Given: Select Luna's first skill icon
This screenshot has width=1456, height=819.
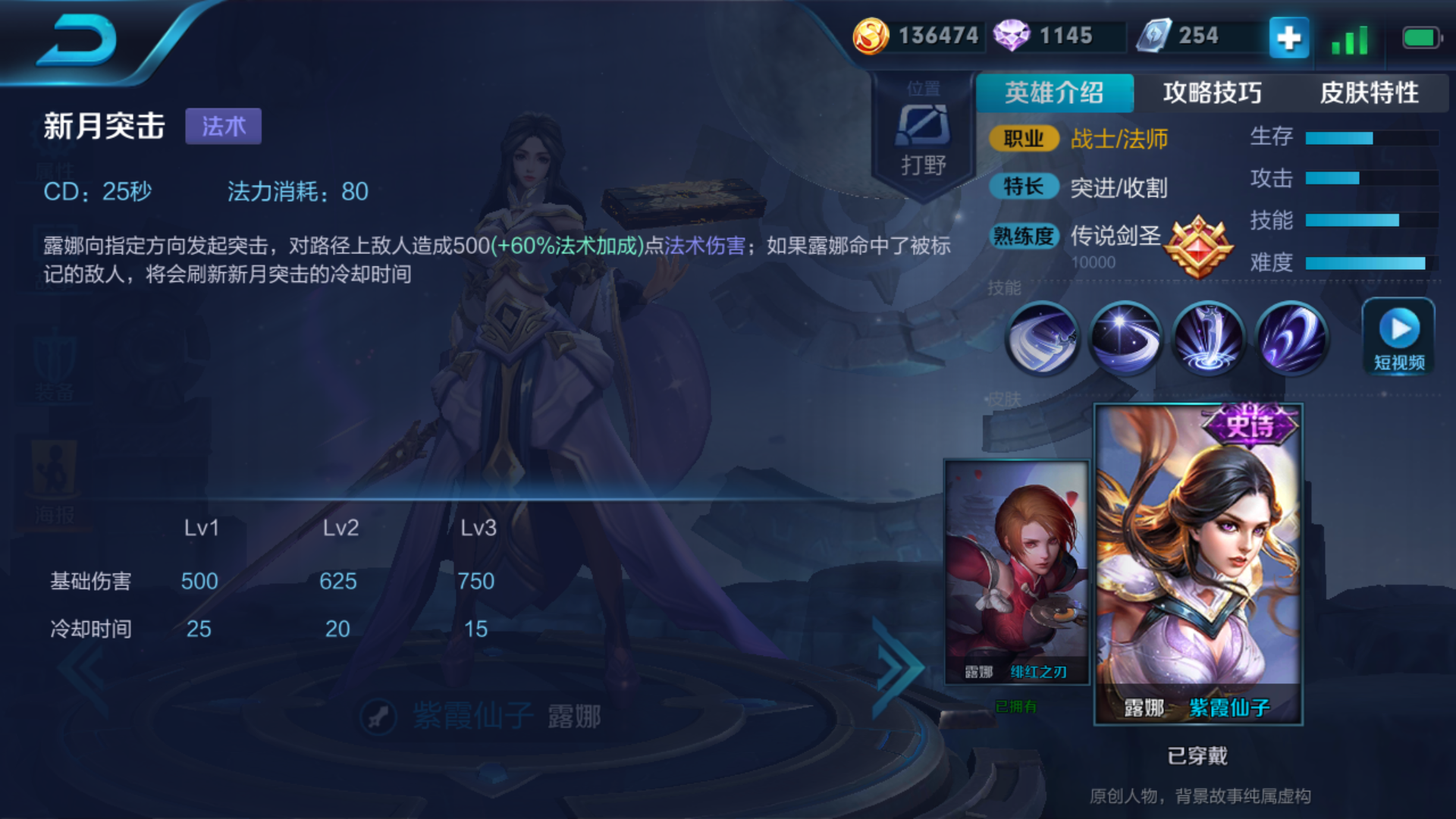Looking at the screenshot, I should point(1043,338).
